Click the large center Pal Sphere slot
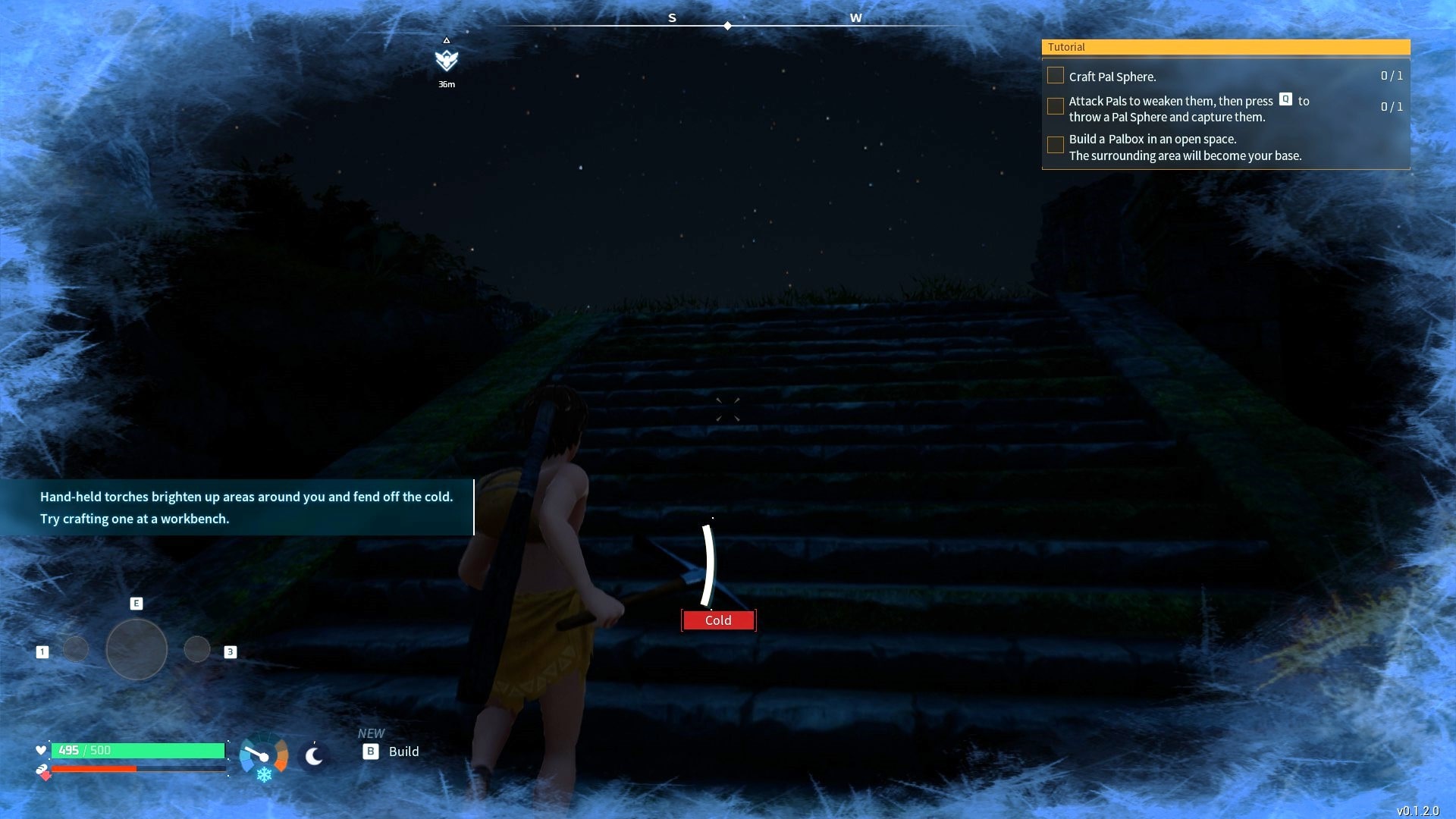Image resolution: width=1456 pixels, height=819 pixels. pyautogui.click(x=136, y=649)
